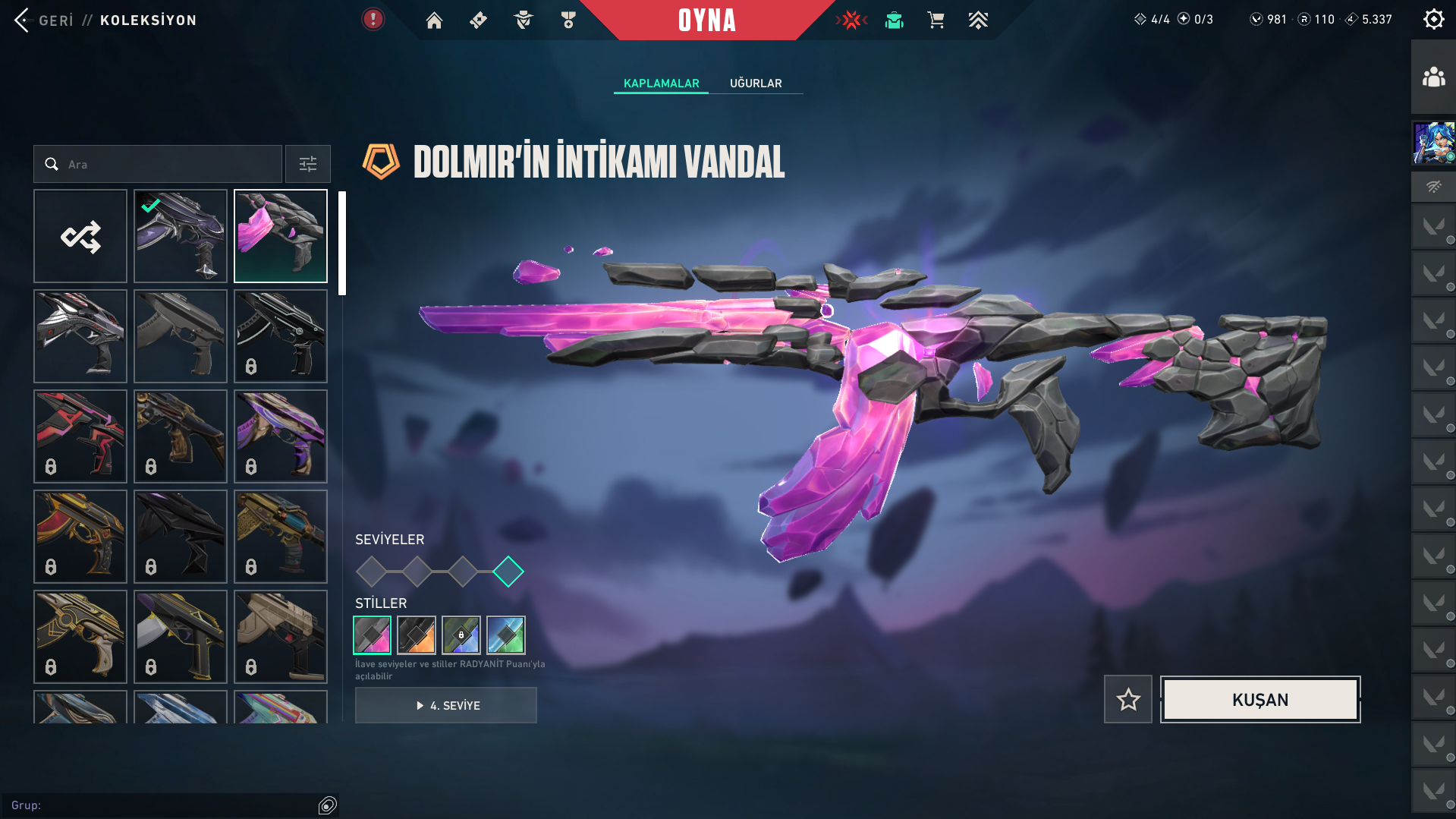This screenshot has width=1456, height=819.
Task: Pick the orange style variant swatch
Action: [417, 635]
